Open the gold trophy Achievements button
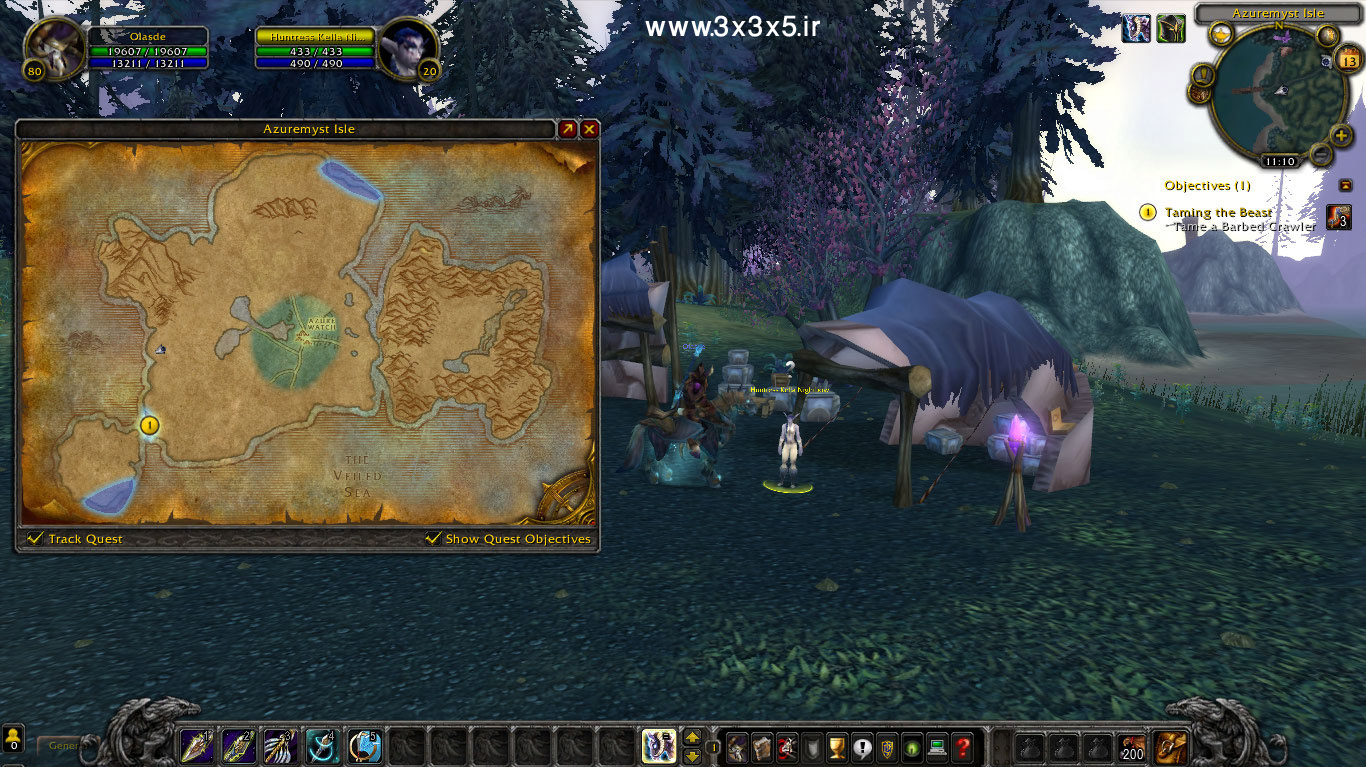This screenshot has width=1366, height=767. (837, 747)
